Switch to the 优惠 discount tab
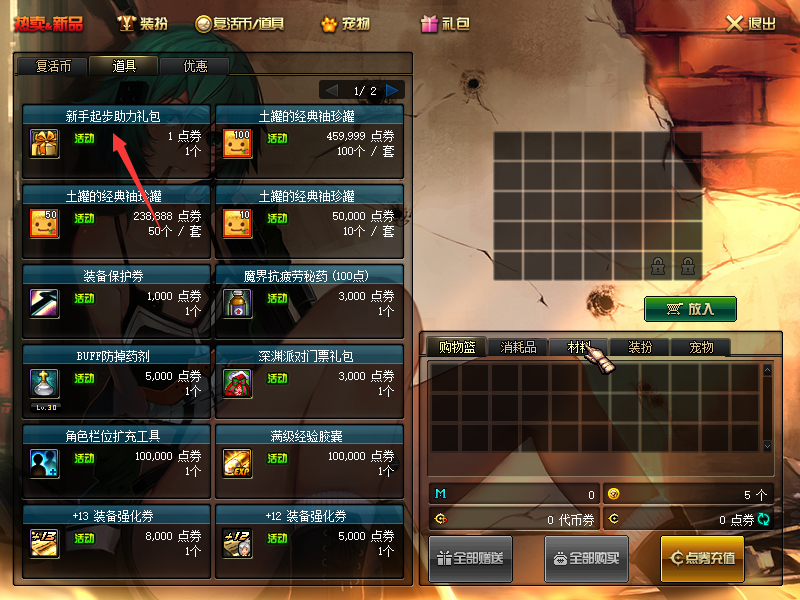This screenshot has width=800, height=600. click(195, 66)
